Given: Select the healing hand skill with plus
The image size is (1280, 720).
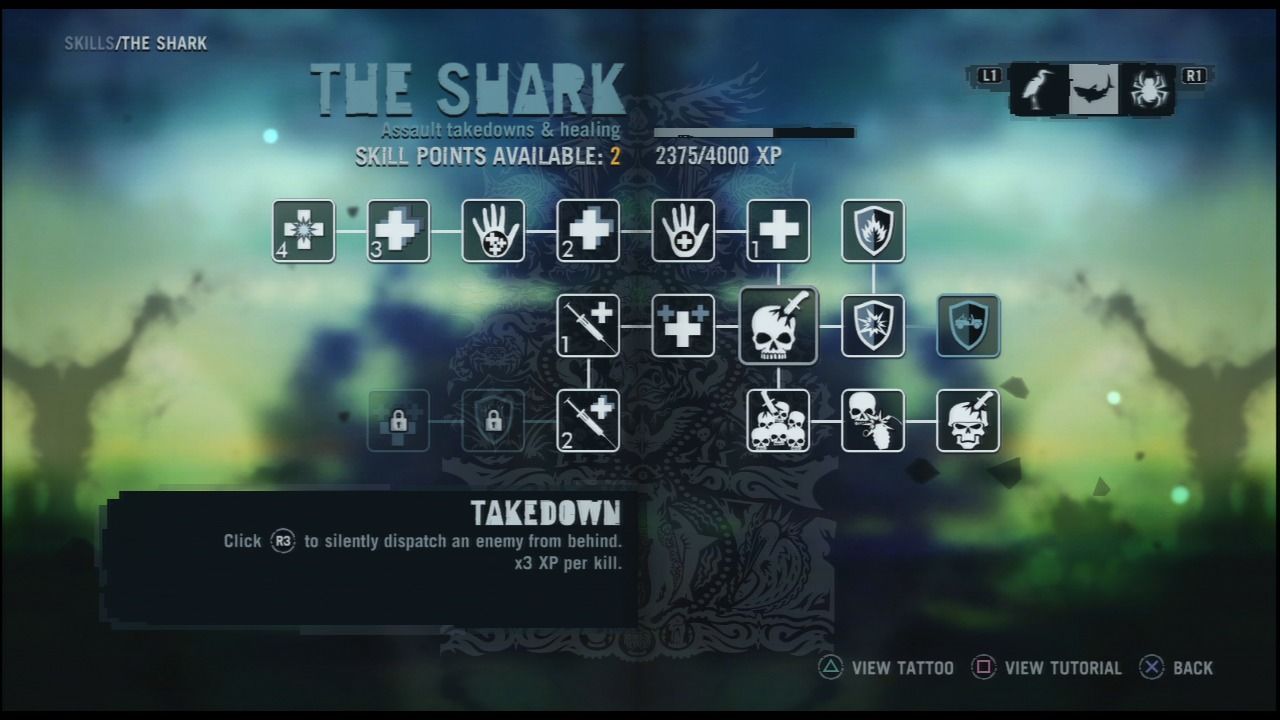Looking at the screenshot, I should (681, 231).
